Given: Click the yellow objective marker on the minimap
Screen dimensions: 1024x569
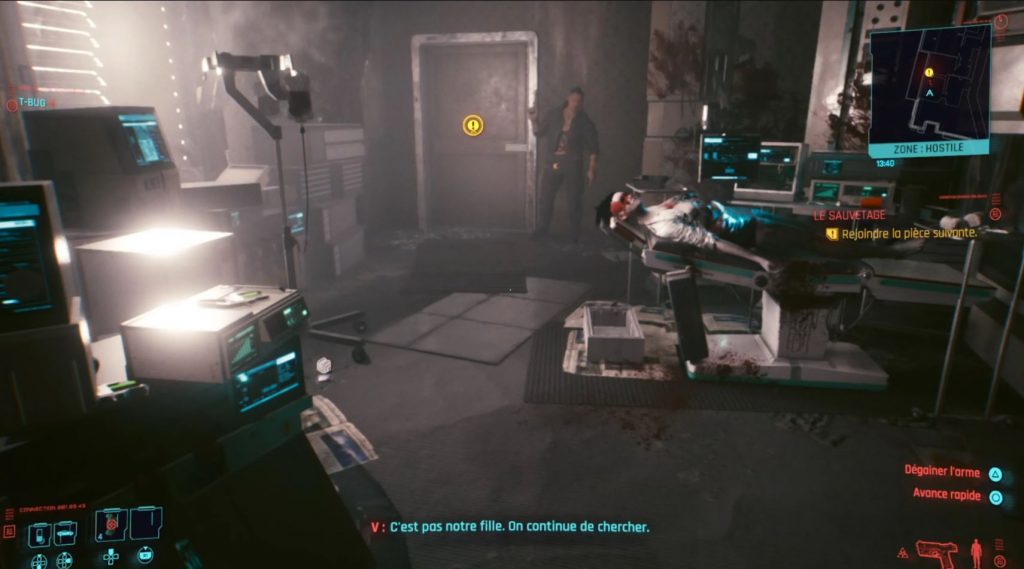Looking at the screenshot, I should click(x=929, y=72).
